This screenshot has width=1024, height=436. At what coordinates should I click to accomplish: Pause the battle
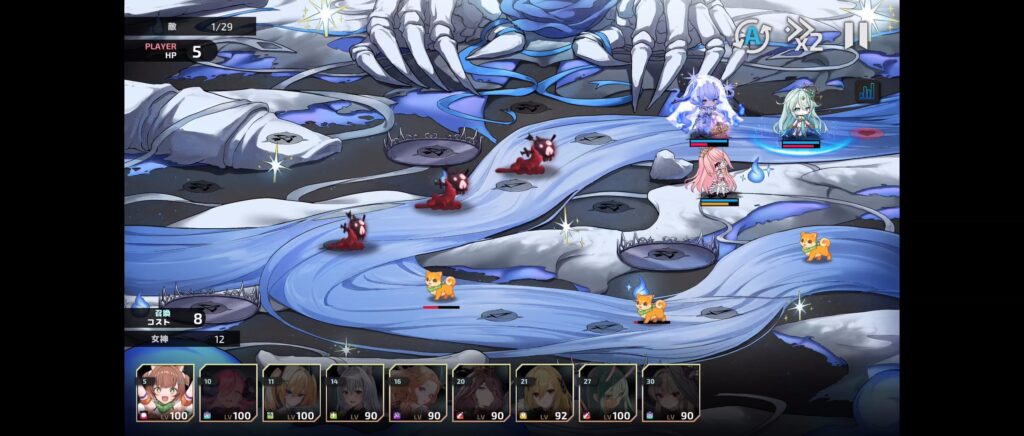pos(856,36)
